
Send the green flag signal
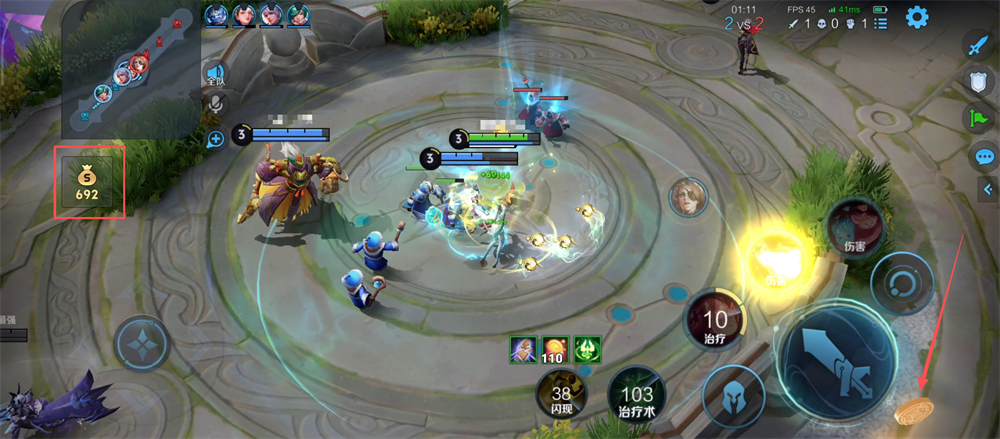[978, 119]
